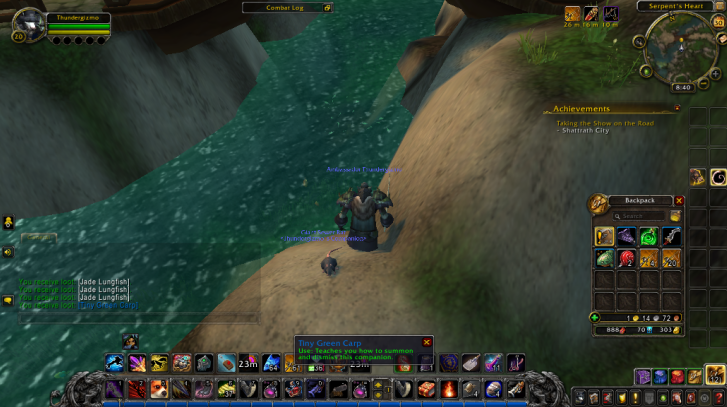Open the Combat Log tab
Viewport: 727px width, 407px height.
tap(286, 7)
